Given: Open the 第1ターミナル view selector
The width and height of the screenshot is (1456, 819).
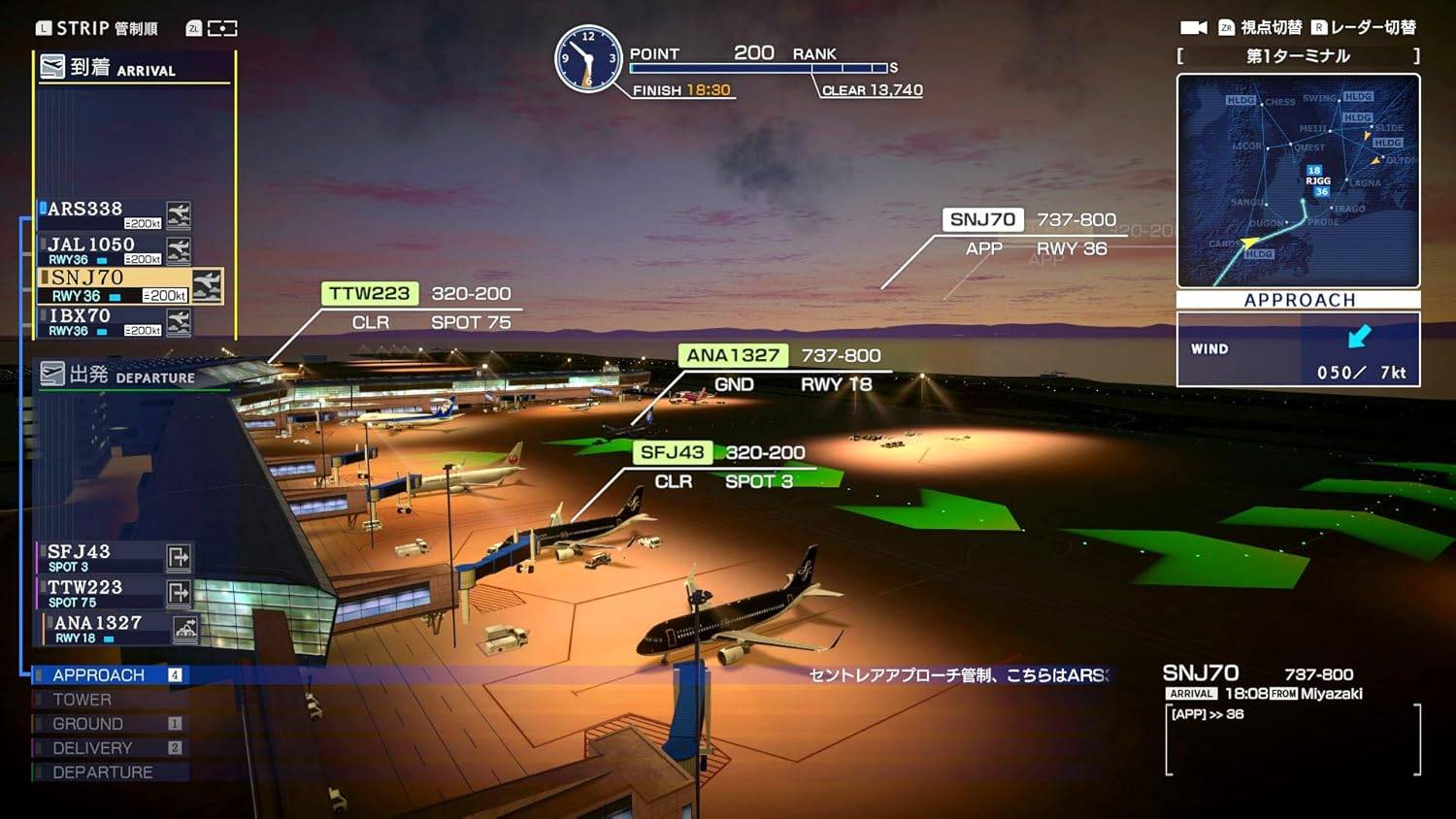Looking at the screenshot, I should pos(1298,56).
